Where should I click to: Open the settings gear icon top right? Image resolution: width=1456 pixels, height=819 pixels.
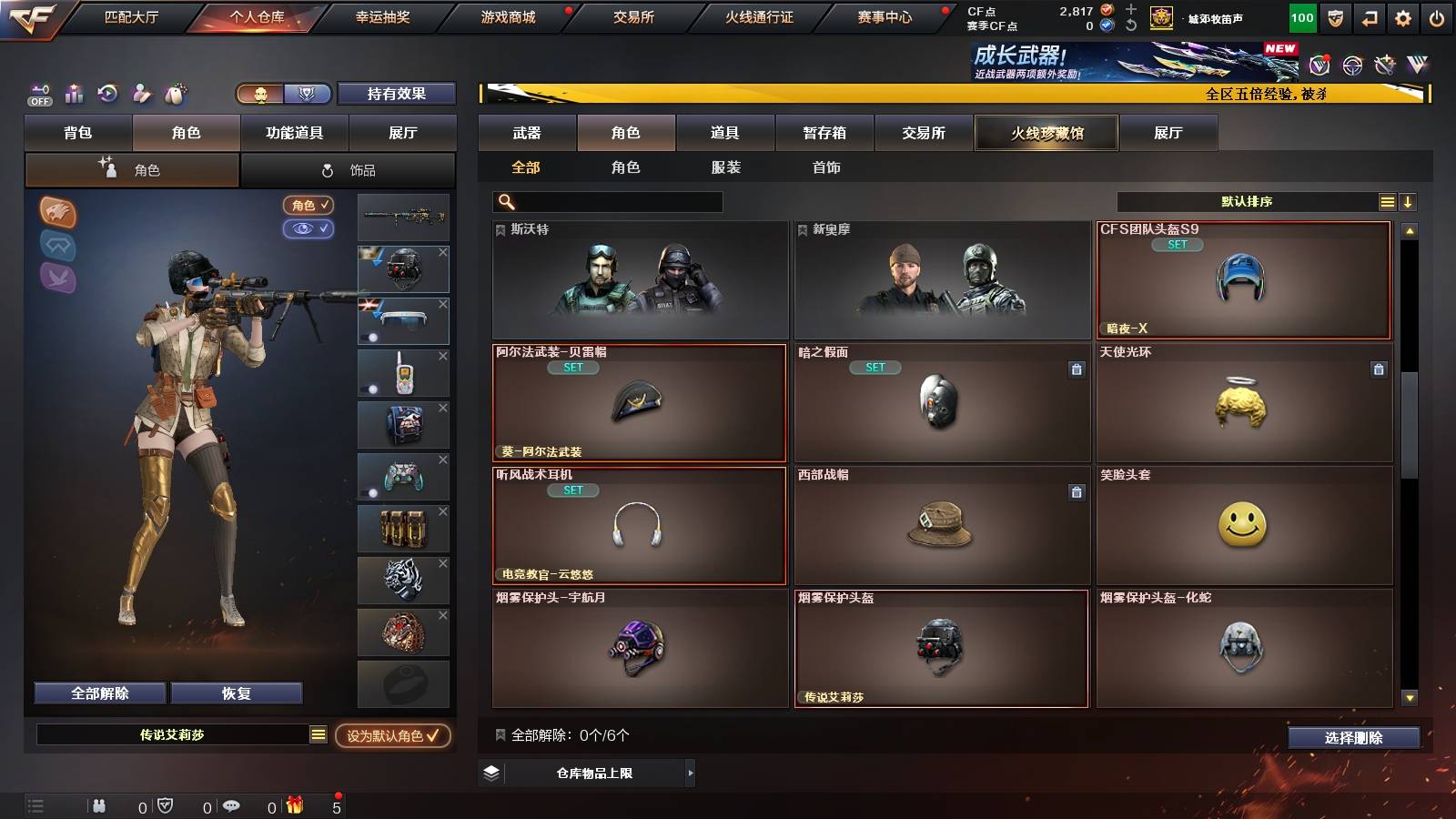(1402, 16)
